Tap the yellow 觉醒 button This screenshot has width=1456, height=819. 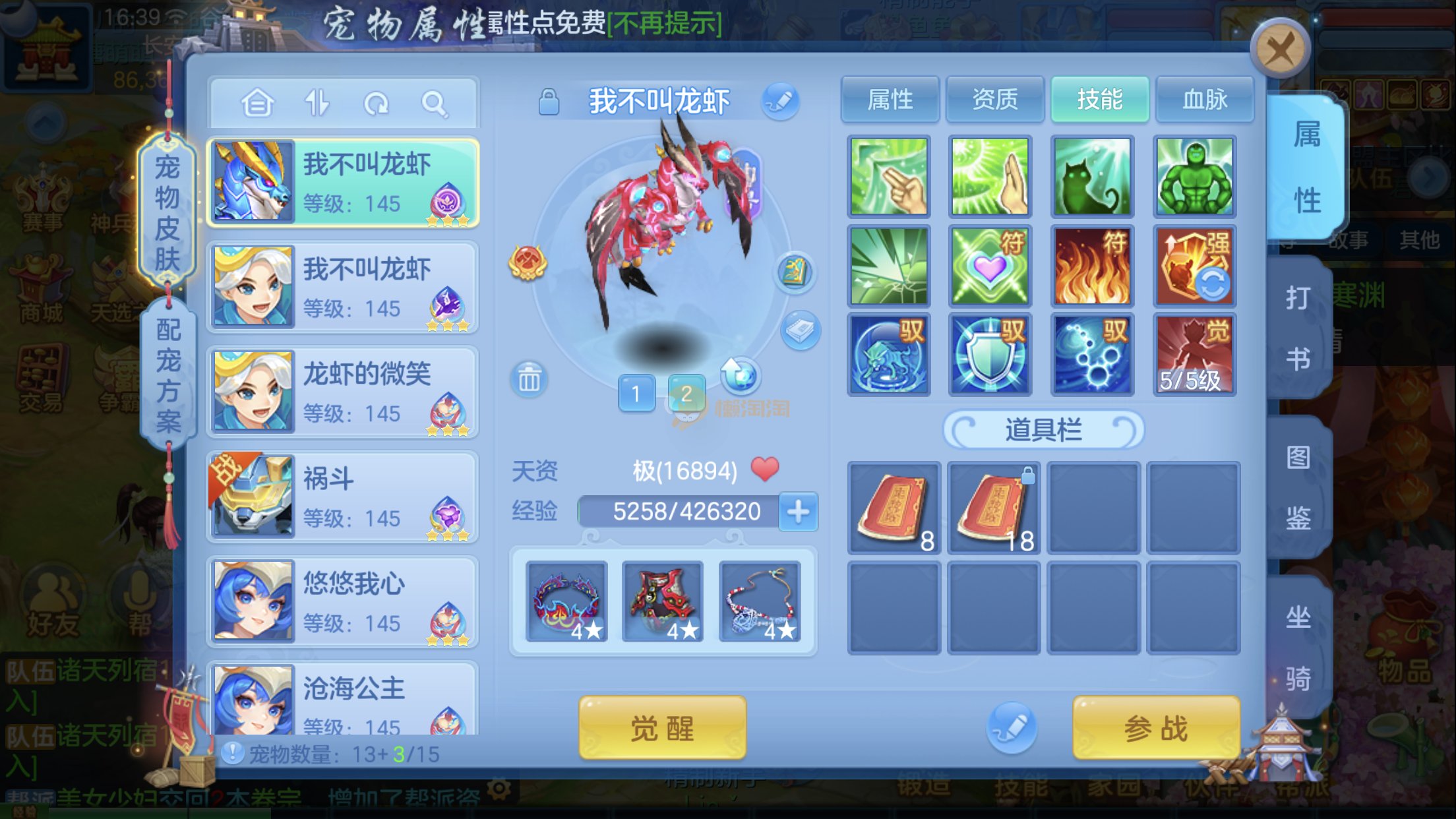point(662,729)
